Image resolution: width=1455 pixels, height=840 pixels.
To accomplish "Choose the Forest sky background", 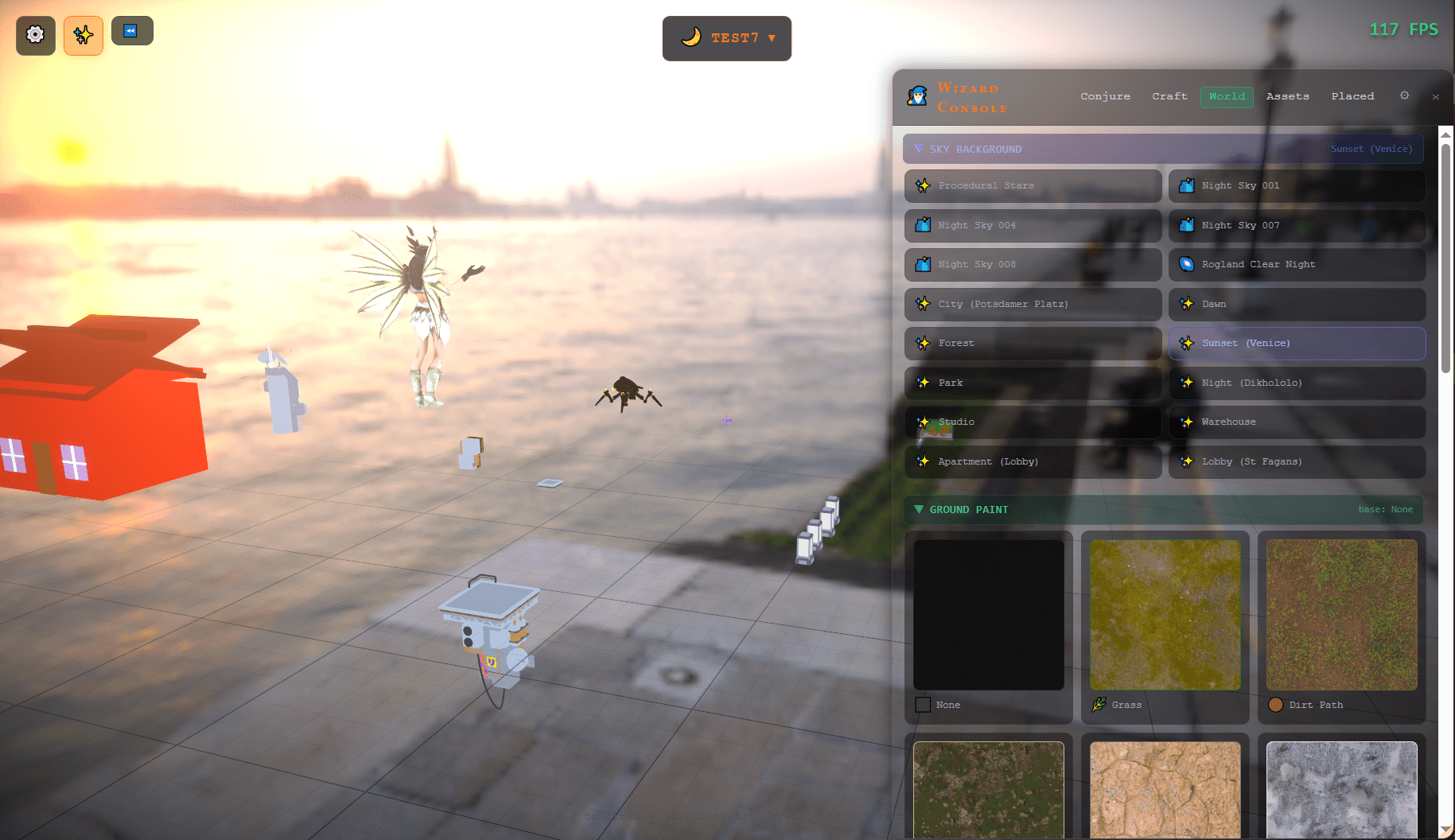I will [1033, 344].
